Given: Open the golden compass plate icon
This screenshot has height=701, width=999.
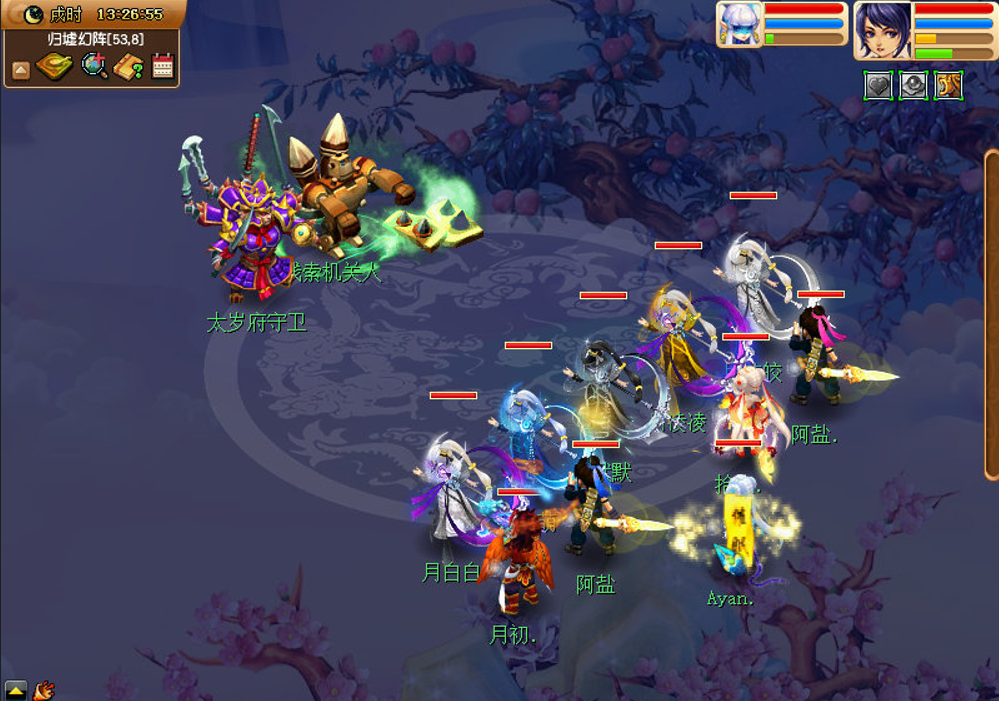Looking at the screenshot, I should click(54, 67).
